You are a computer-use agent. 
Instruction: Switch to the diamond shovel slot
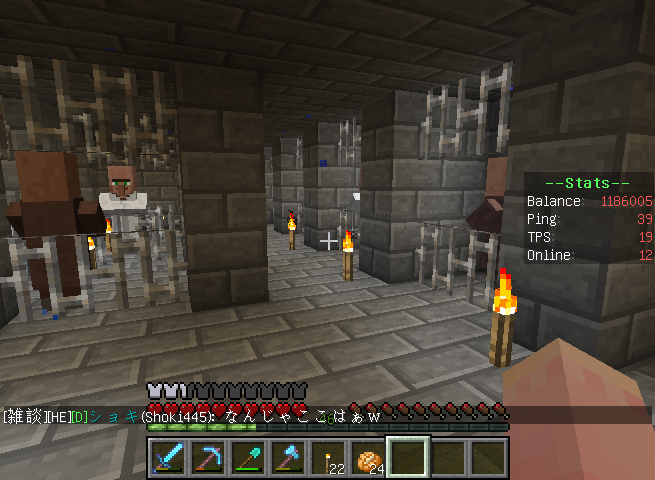[248, 458]
